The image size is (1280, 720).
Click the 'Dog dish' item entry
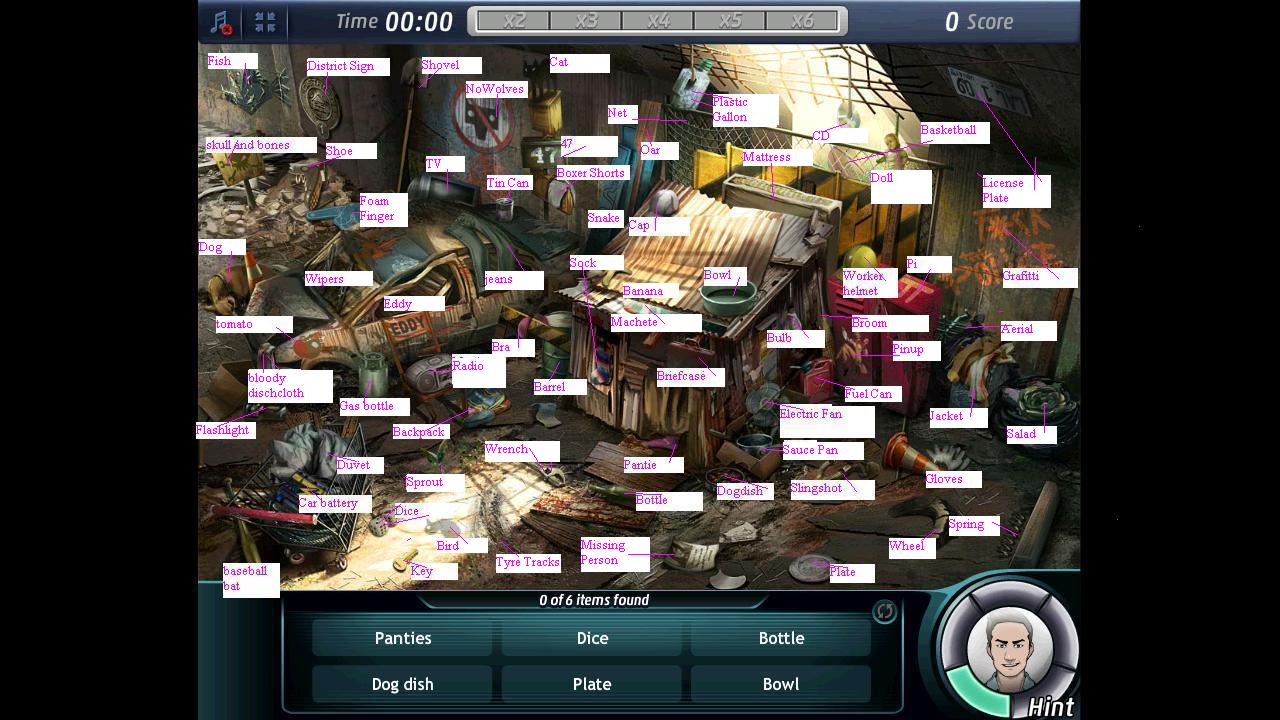(403, 683)
